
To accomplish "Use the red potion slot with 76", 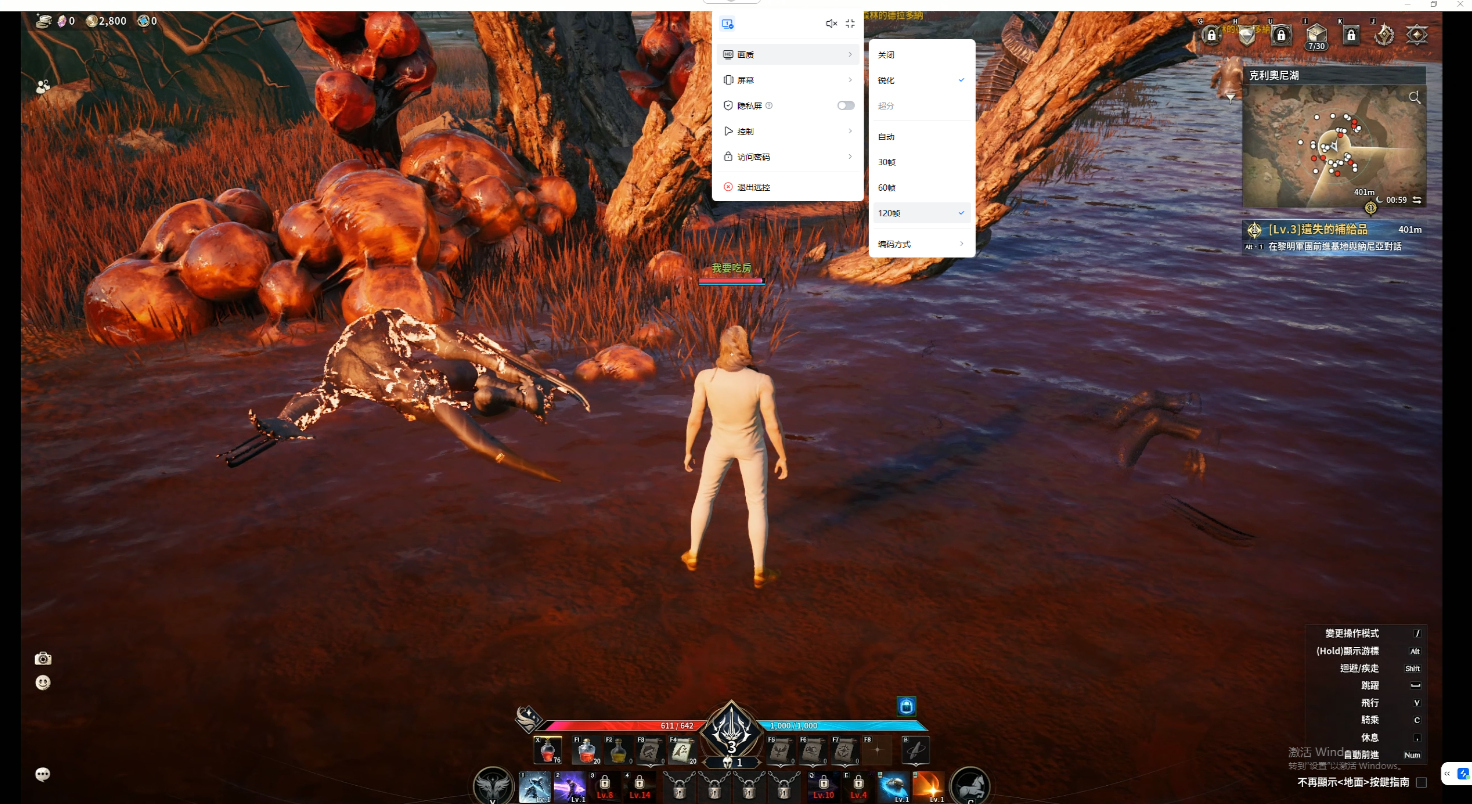I will pos(547,750).
